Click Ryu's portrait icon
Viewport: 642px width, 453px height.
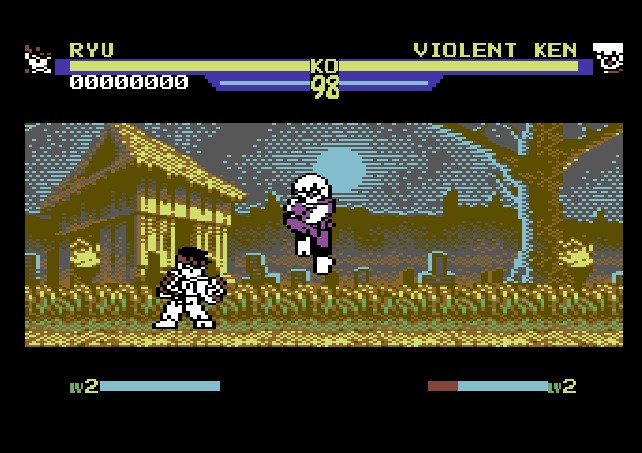[x=38, y=60]
